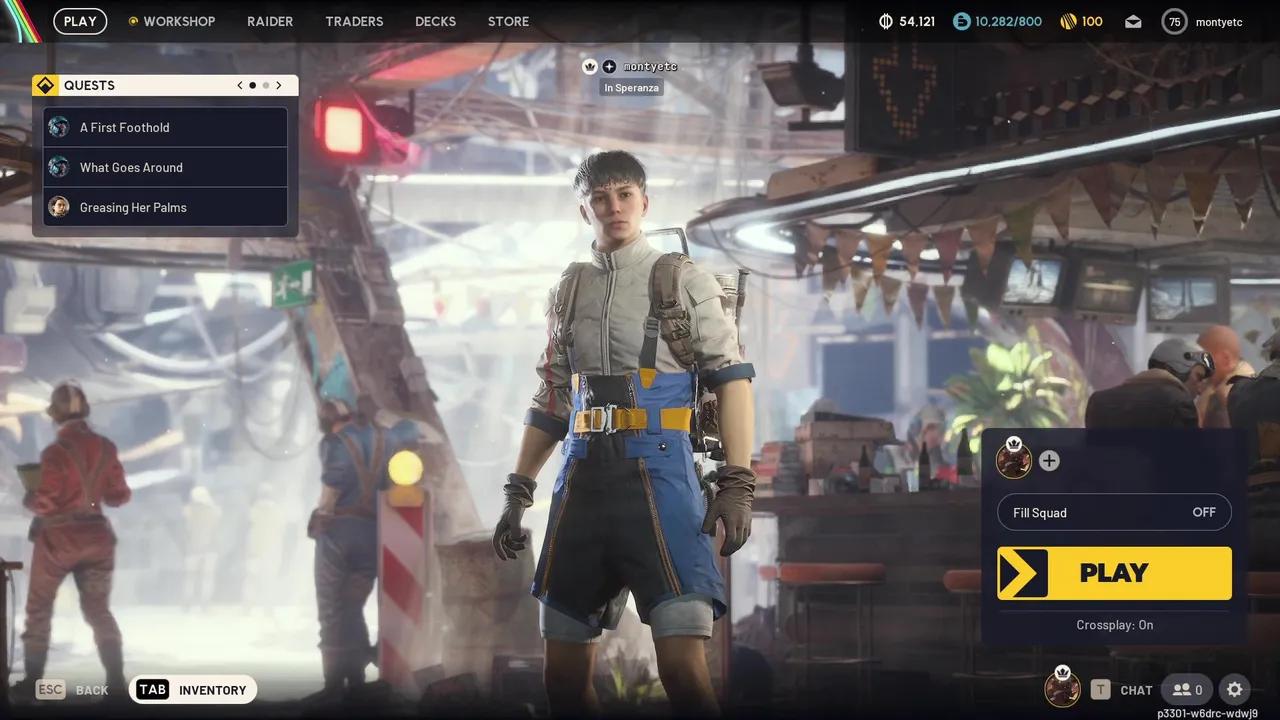Open the quest icon beside A First Foothold
This screenshot has width=1280, height=720.
[x=58, y=127]
